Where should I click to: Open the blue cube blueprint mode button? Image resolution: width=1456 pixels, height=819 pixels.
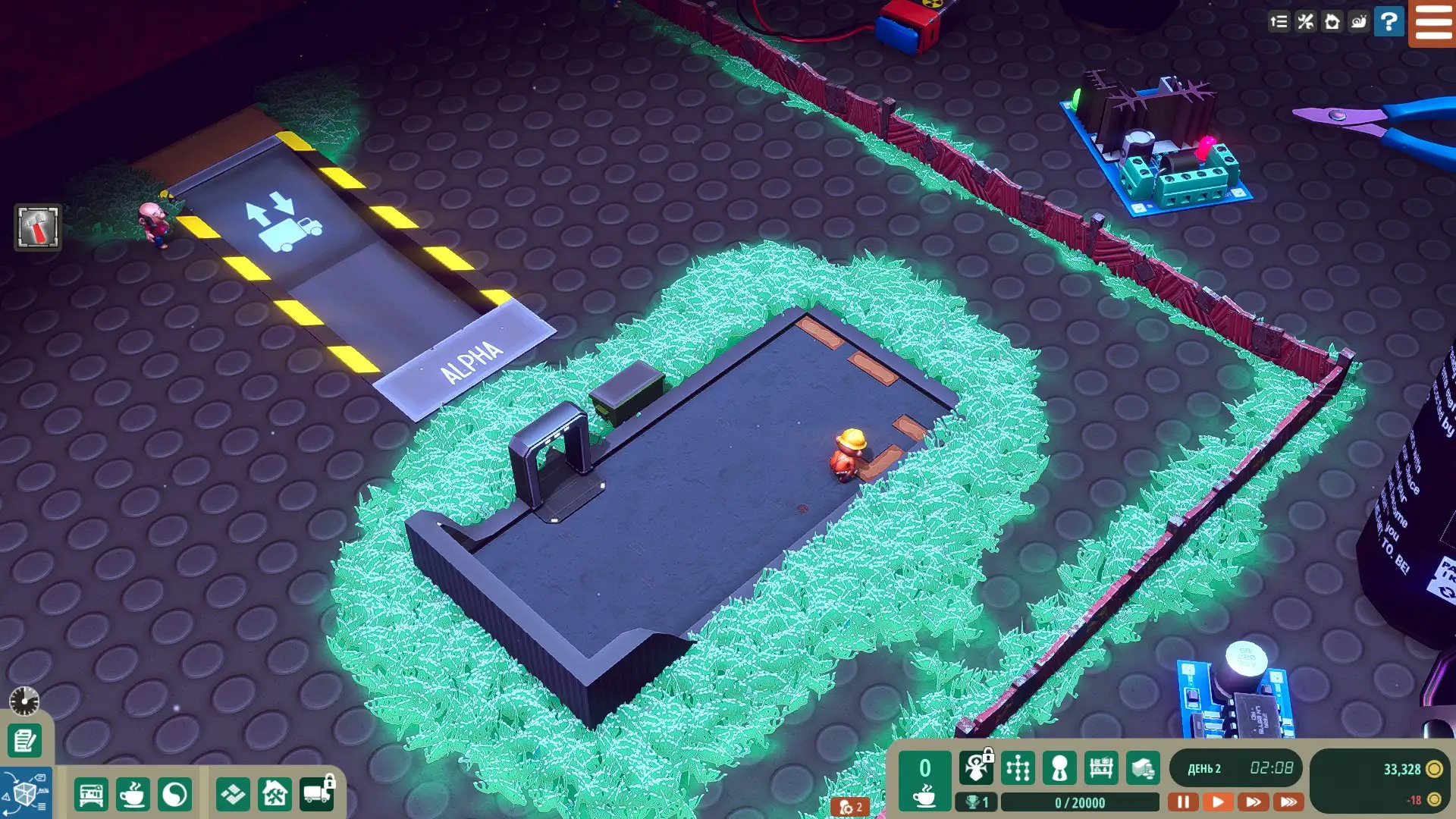[26, 793]
